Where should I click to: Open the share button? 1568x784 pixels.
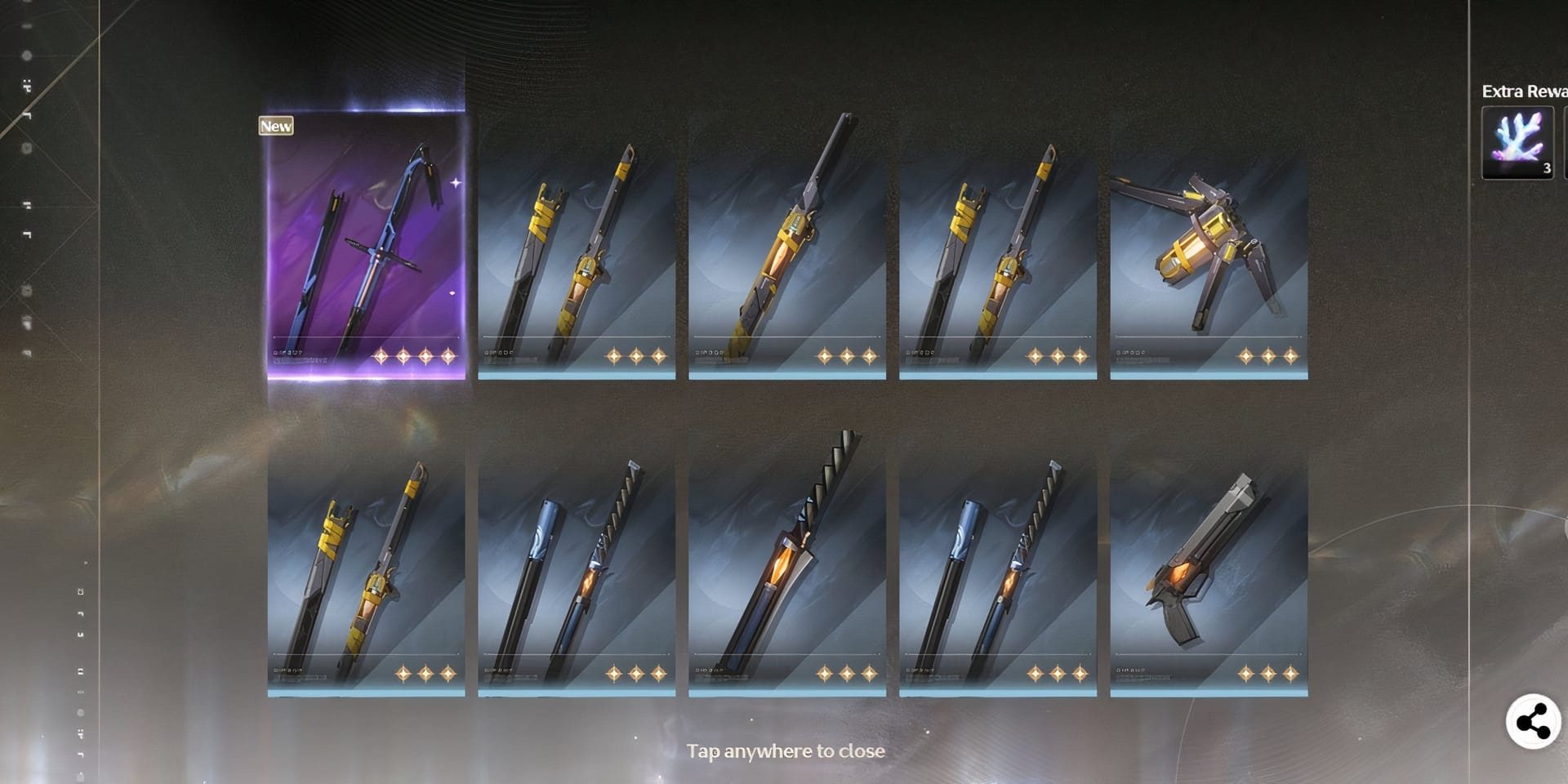pyautogui.click(x=1533, y=722)
